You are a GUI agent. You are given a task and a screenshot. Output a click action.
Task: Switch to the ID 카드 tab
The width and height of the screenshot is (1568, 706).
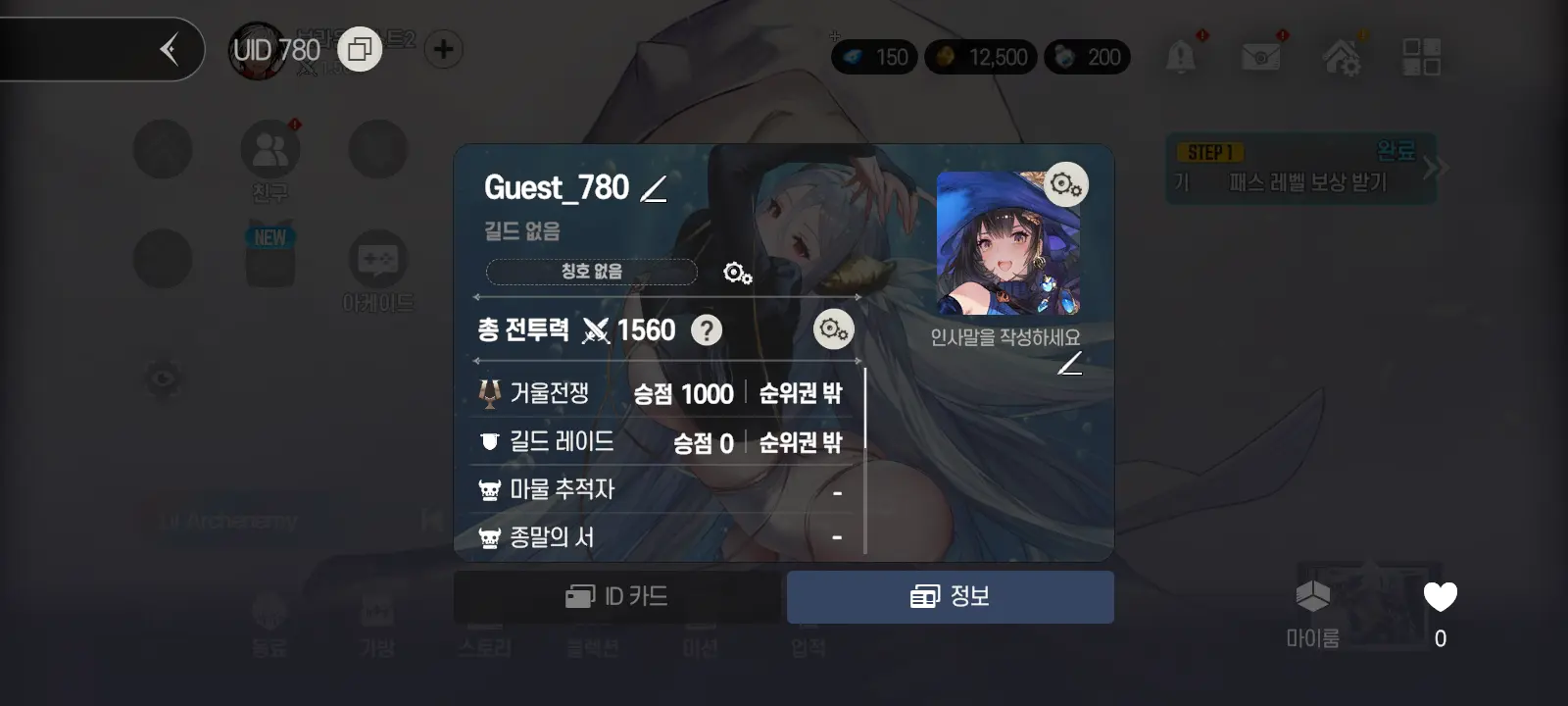click(617, 596)
